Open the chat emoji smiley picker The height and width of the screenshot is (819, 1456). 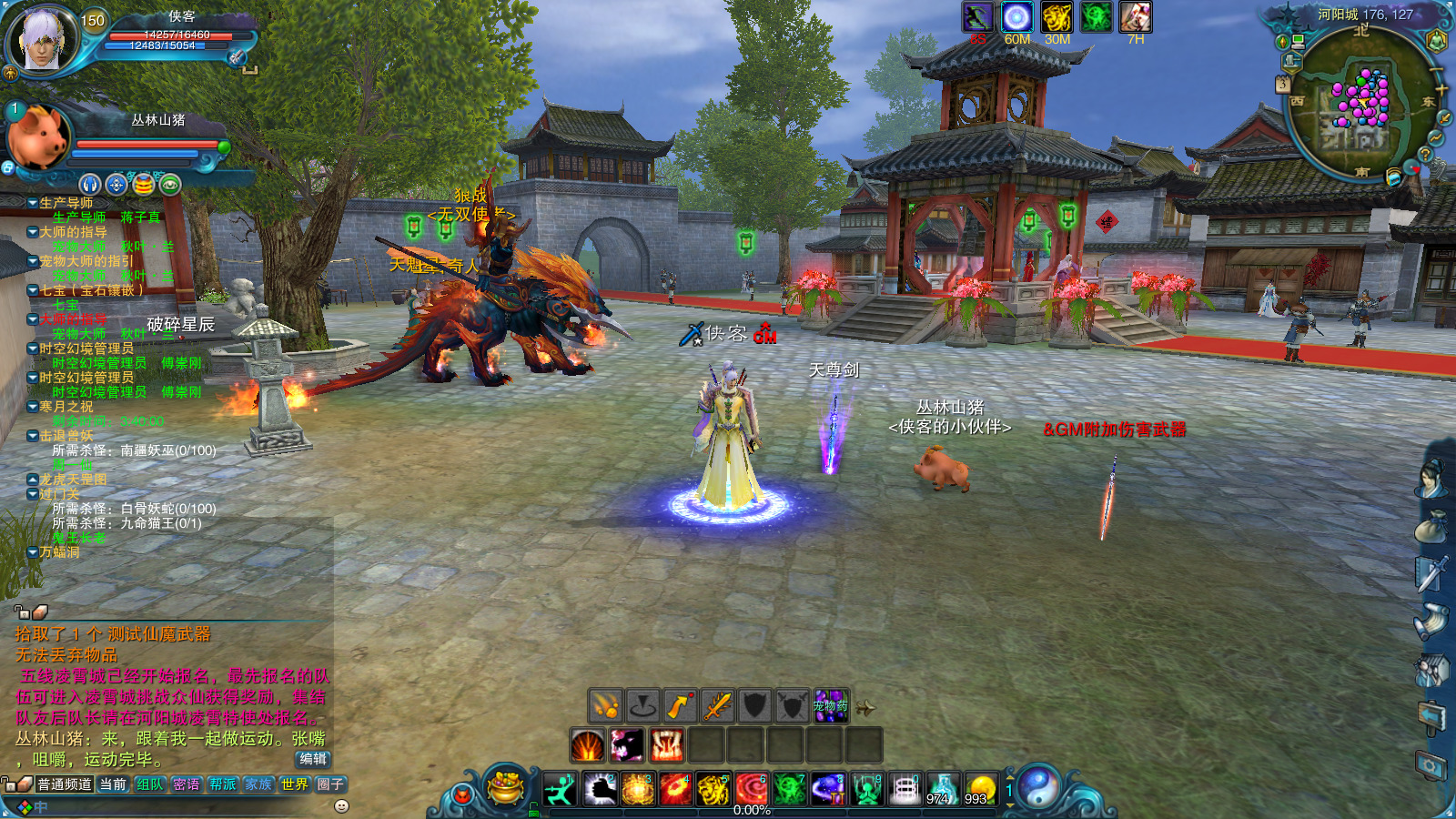341,806
